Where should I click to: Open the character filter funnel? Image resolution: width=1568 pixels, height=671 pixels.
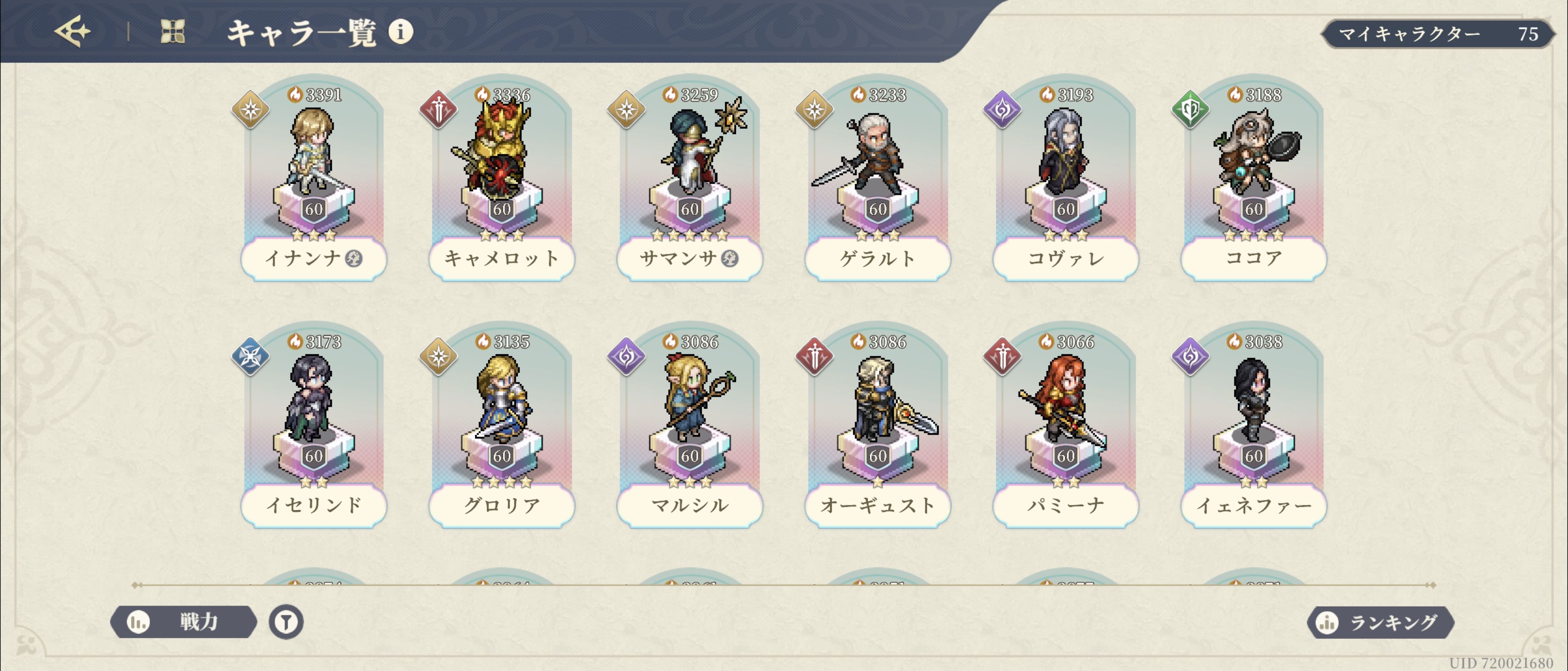click(286, 622)
